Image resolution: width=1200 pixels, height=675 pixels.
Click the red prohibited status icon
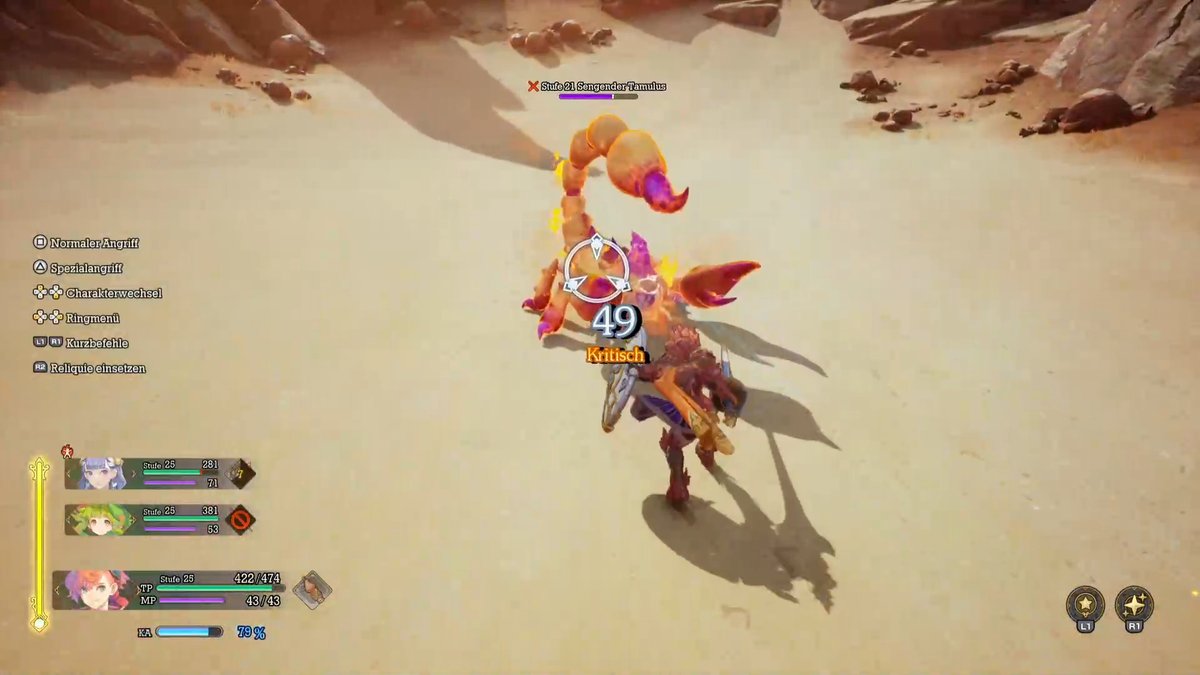[x=240, y=520]
